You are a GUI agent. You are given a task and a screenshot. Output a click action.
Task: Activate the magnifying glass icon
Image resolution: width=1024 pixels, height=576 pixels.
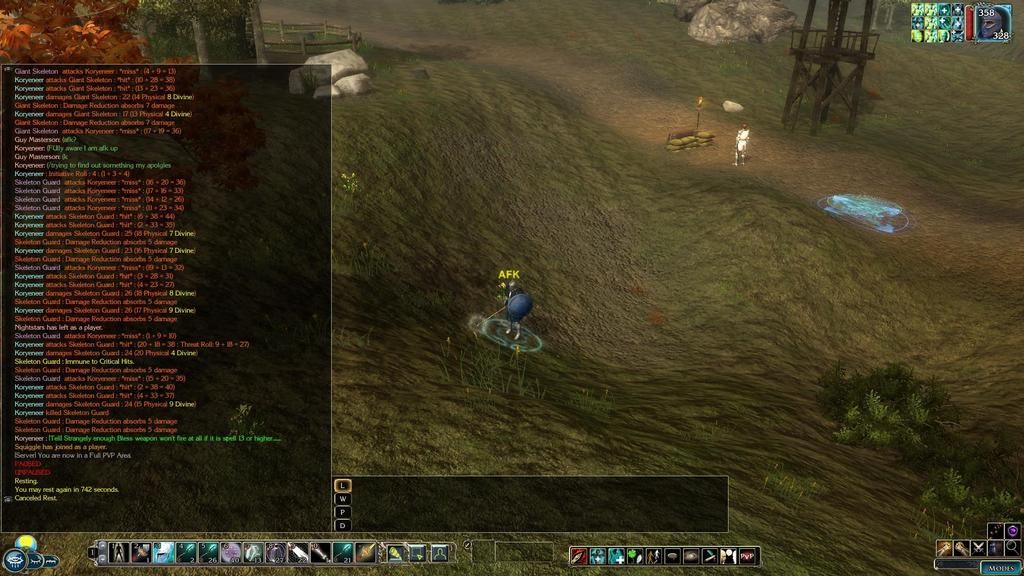(1012, 548)
